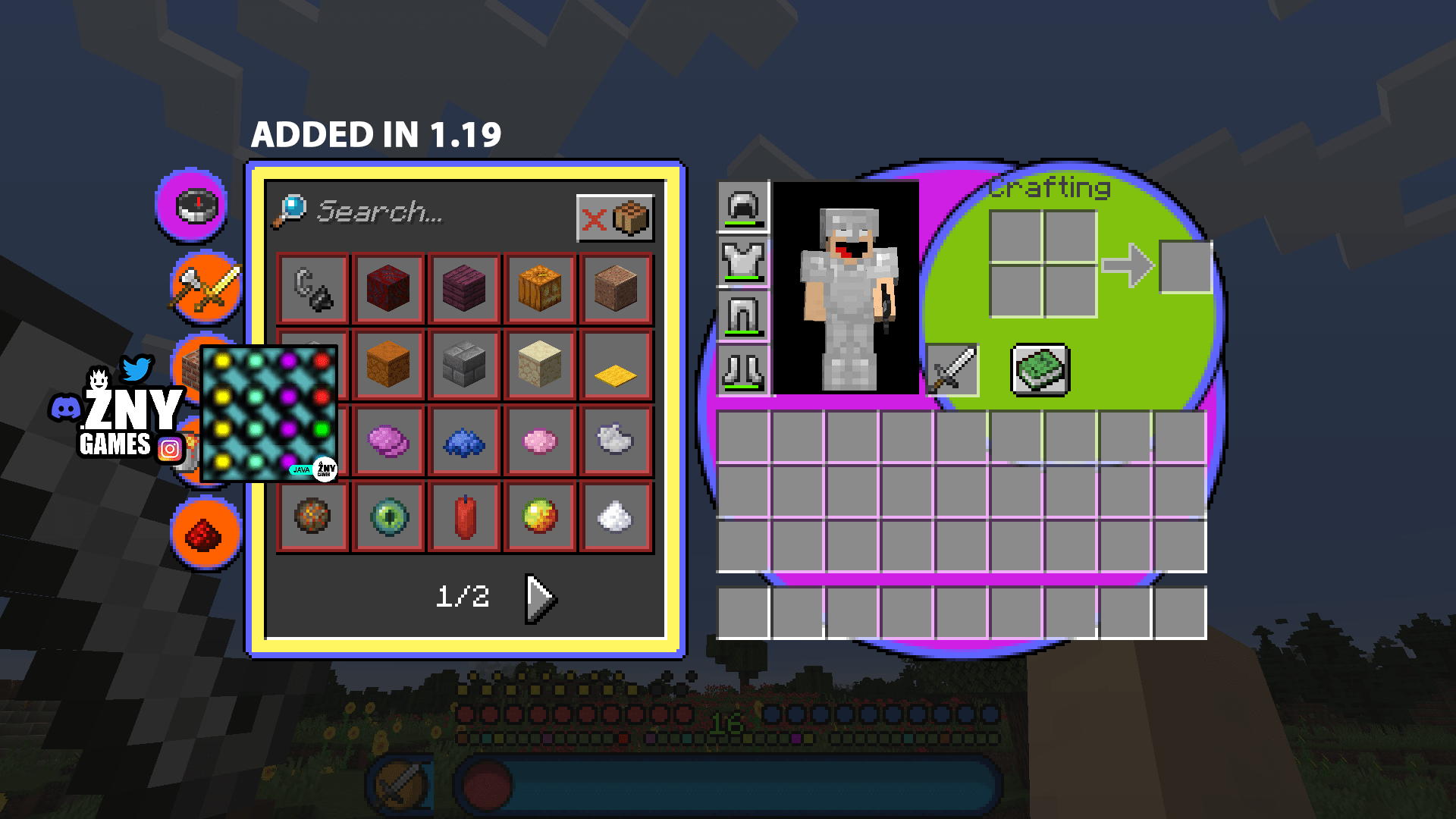The height and width of the screenshot is (819, 1456).
Task: Select the red candle recipe
Action: pos(463,516)
